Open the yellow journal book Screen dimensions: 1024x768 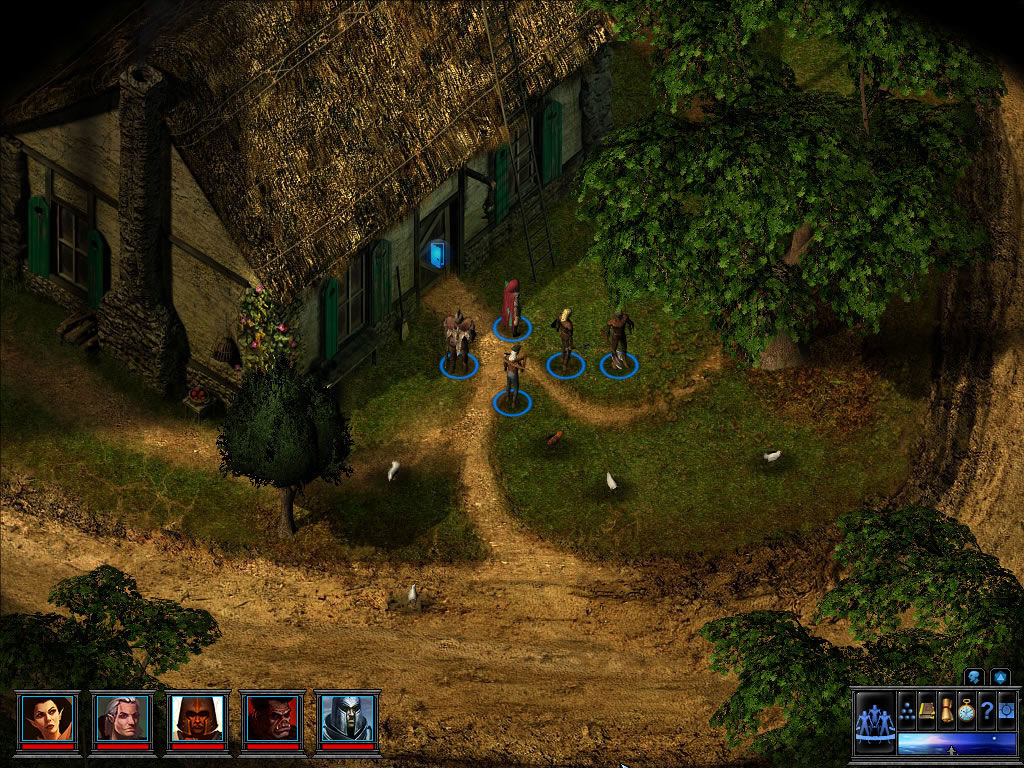click(x=927, y=710)
